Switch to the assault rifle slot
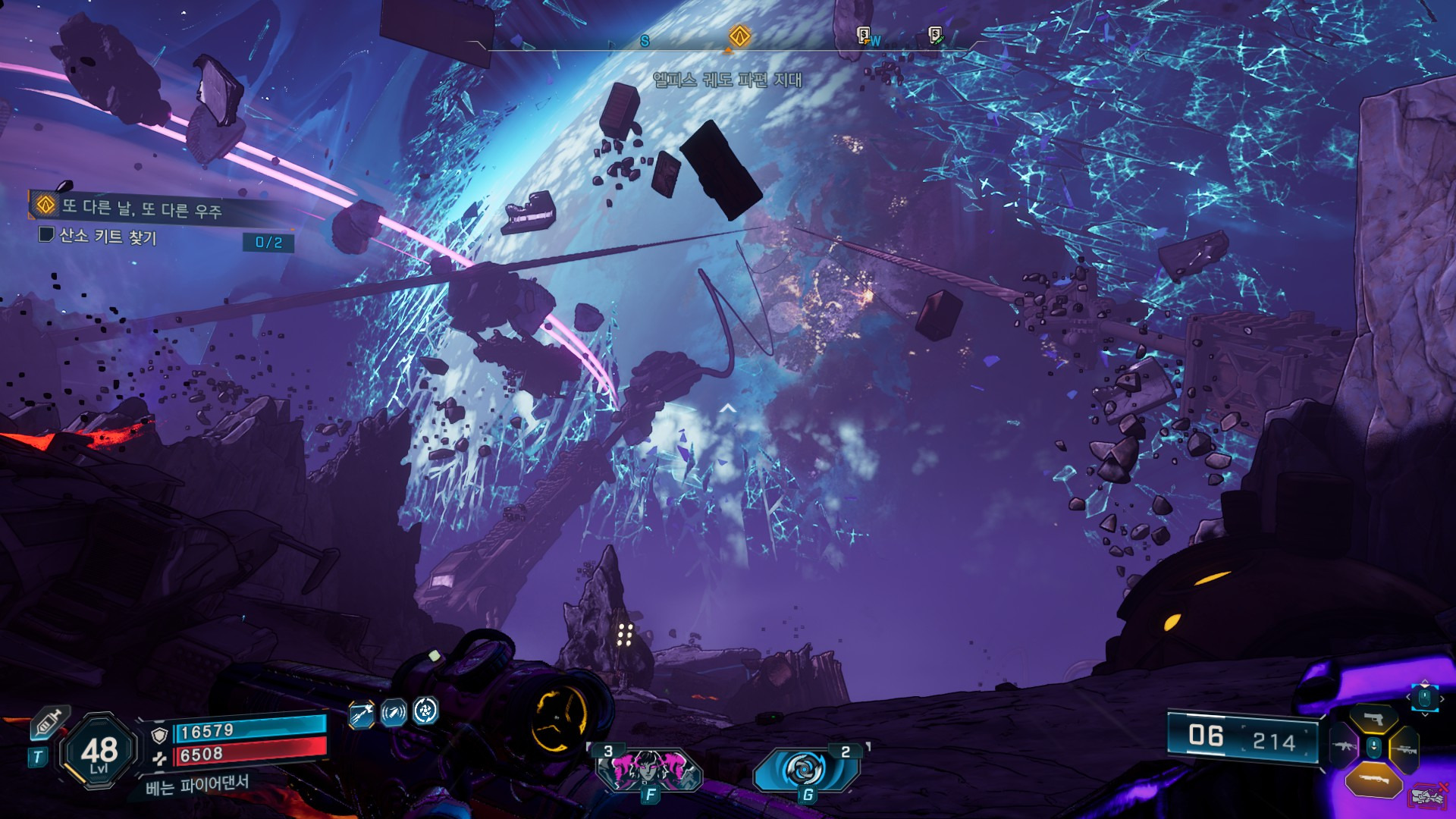The width and height of the screenshot is (1456, 819). click(x=1343, y=748)
